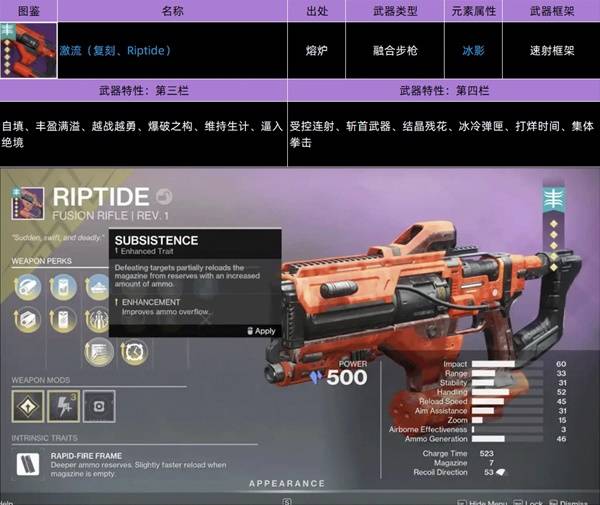Open the Appearance section of the weapon
The height and width of the screenshot is (505, 600).
pos(287,483)
